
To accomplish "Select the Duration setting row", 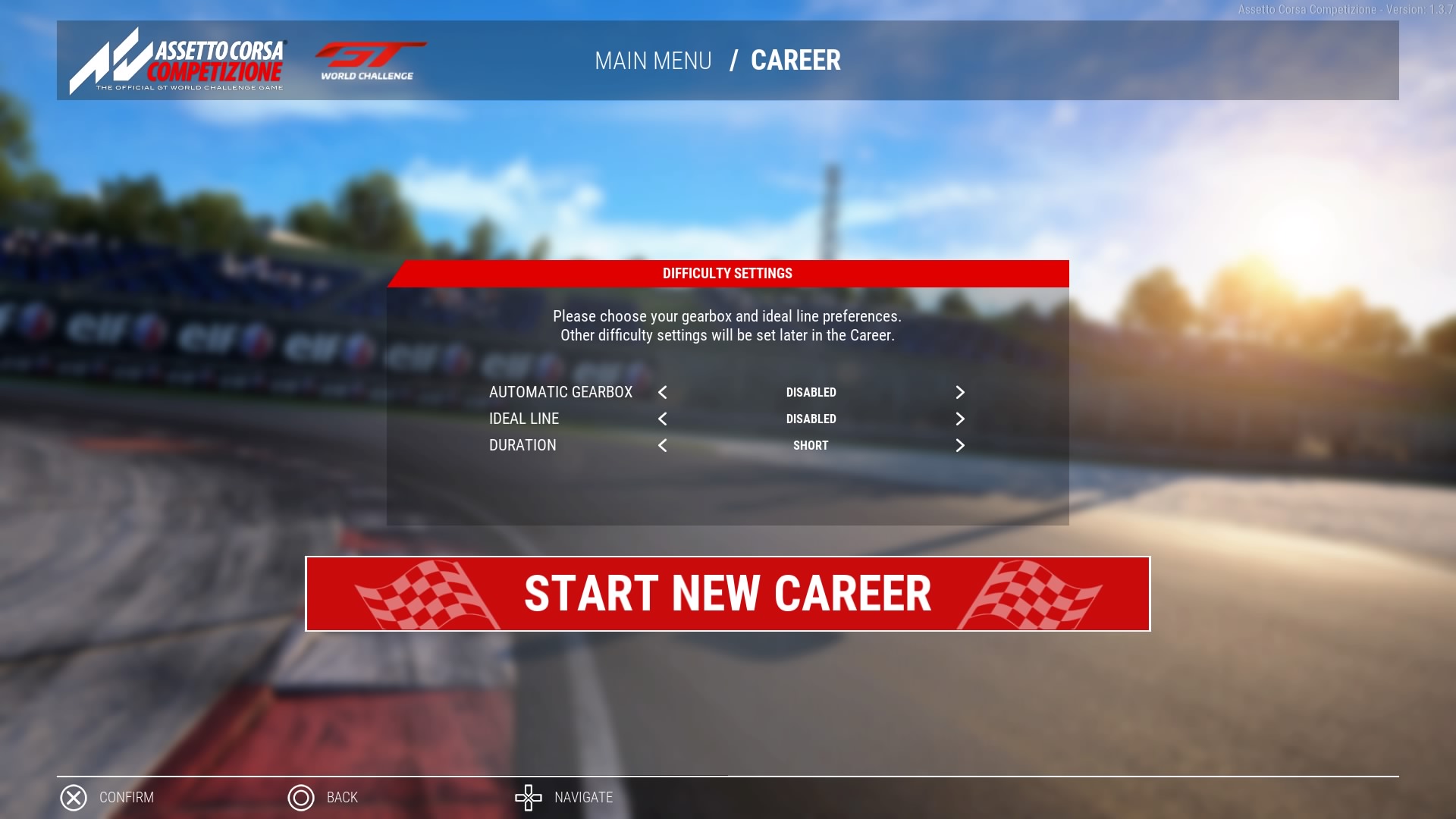I will point(522,445).
